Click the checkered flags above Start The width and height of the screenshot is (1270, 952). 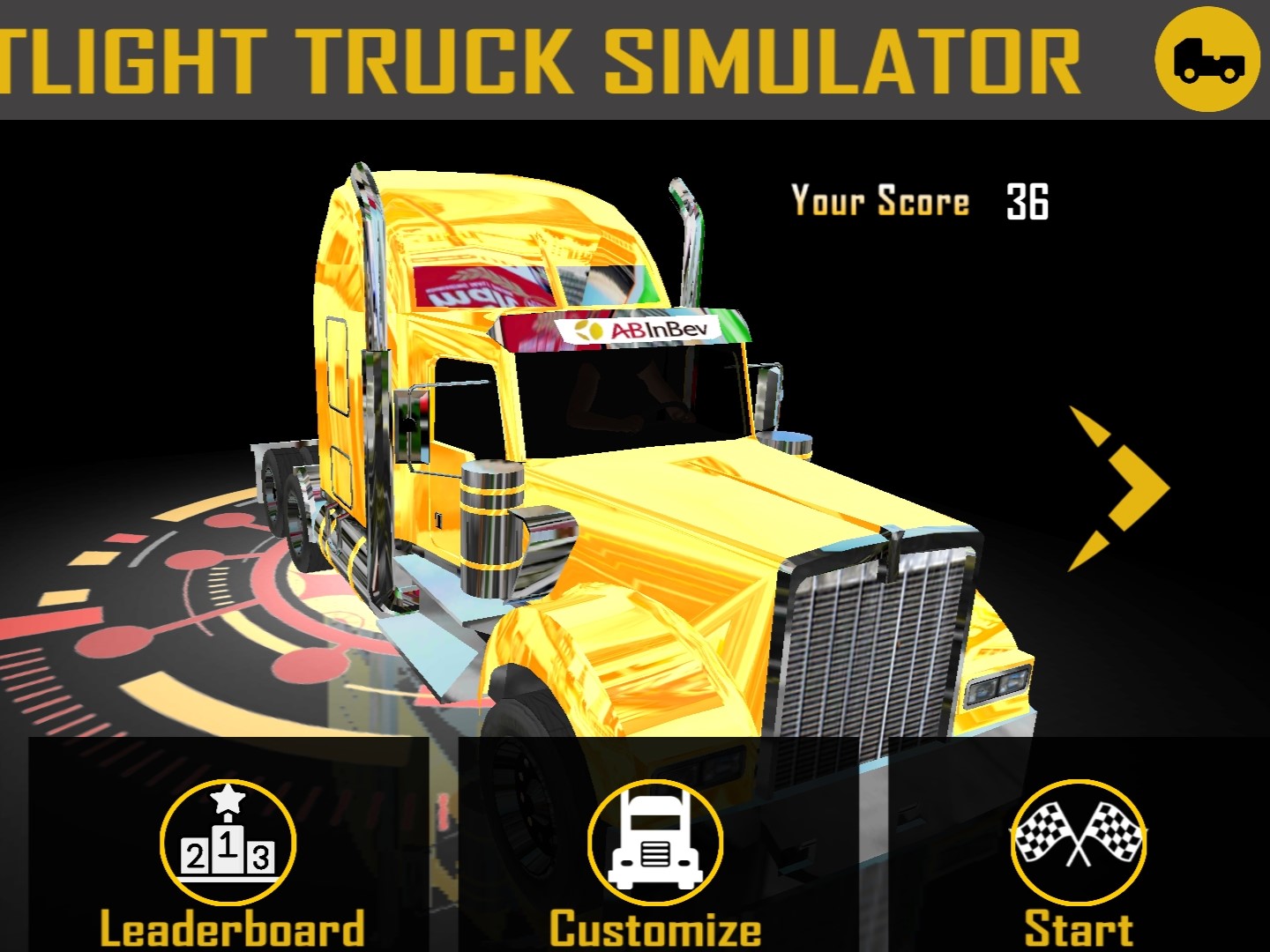coord(1078,833)
